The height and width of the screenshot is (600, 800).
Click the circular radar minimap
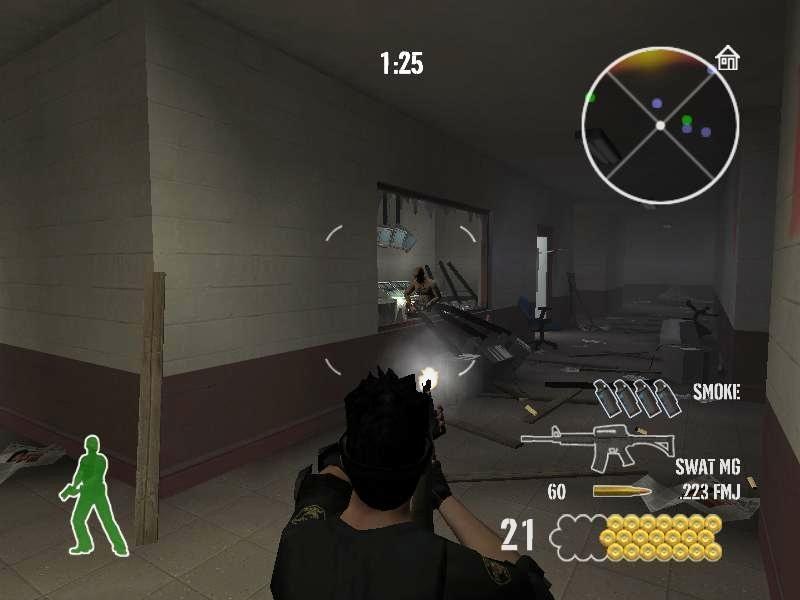point(660,125)
